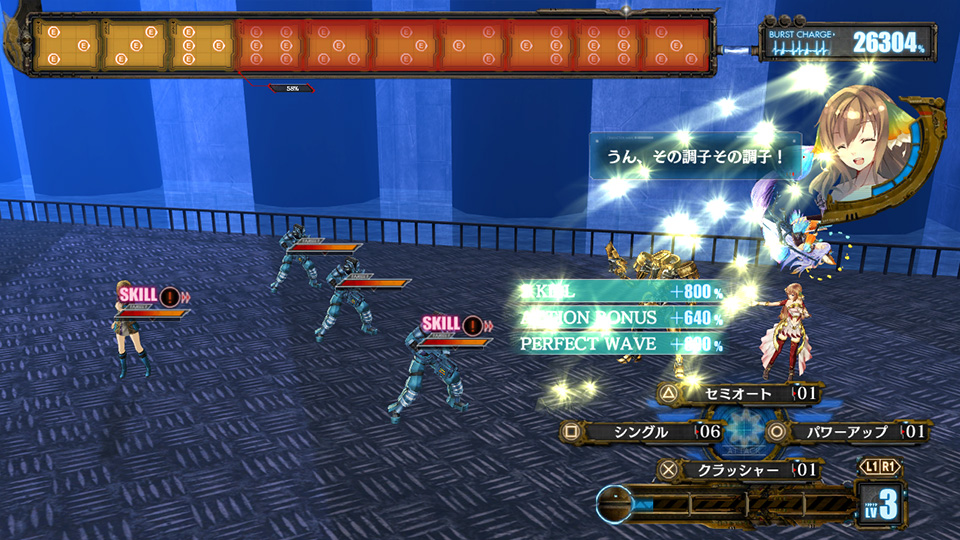Screen dimensions: 960x540
Task: Use the クラッシャー attack command
Action: 738,469
